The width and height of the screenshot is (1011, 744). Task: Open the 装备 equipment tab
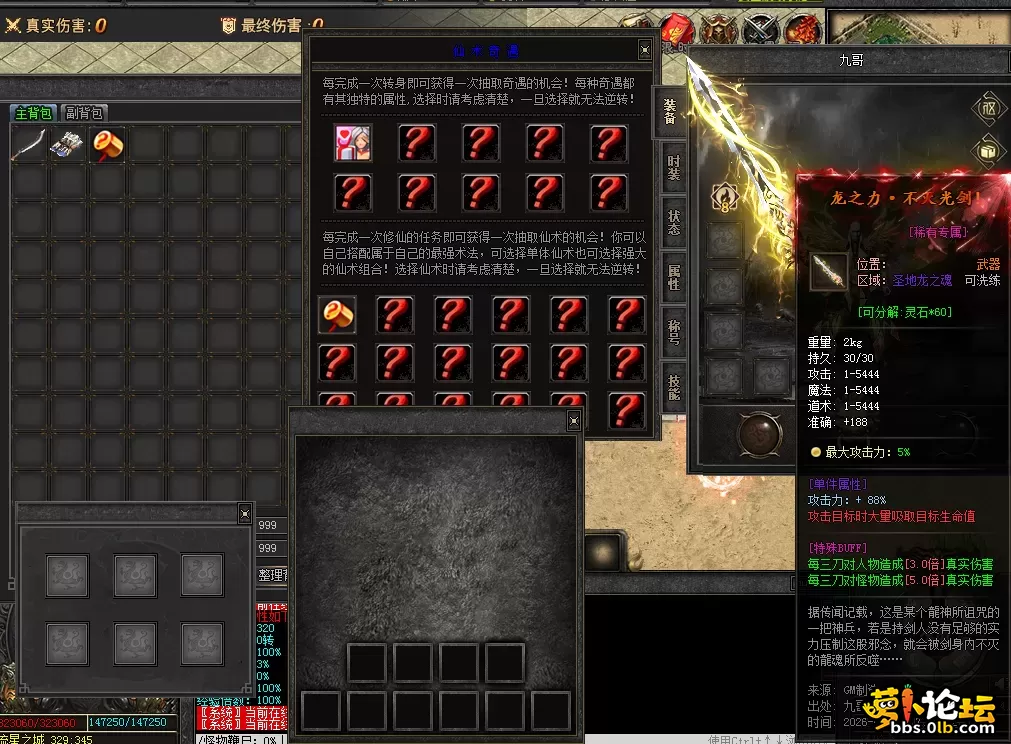[670, 113]
